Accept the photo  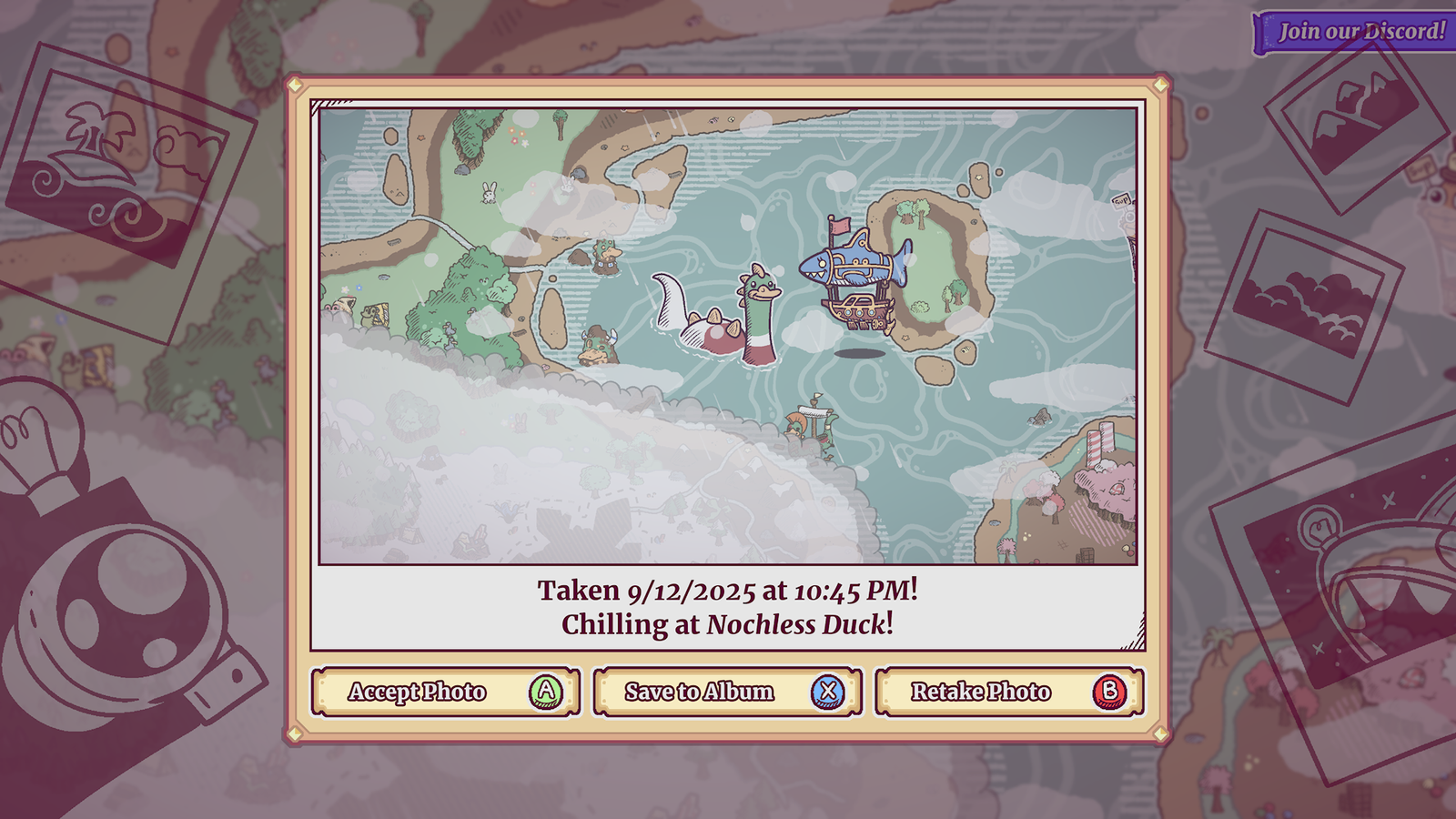pos(445,693)
